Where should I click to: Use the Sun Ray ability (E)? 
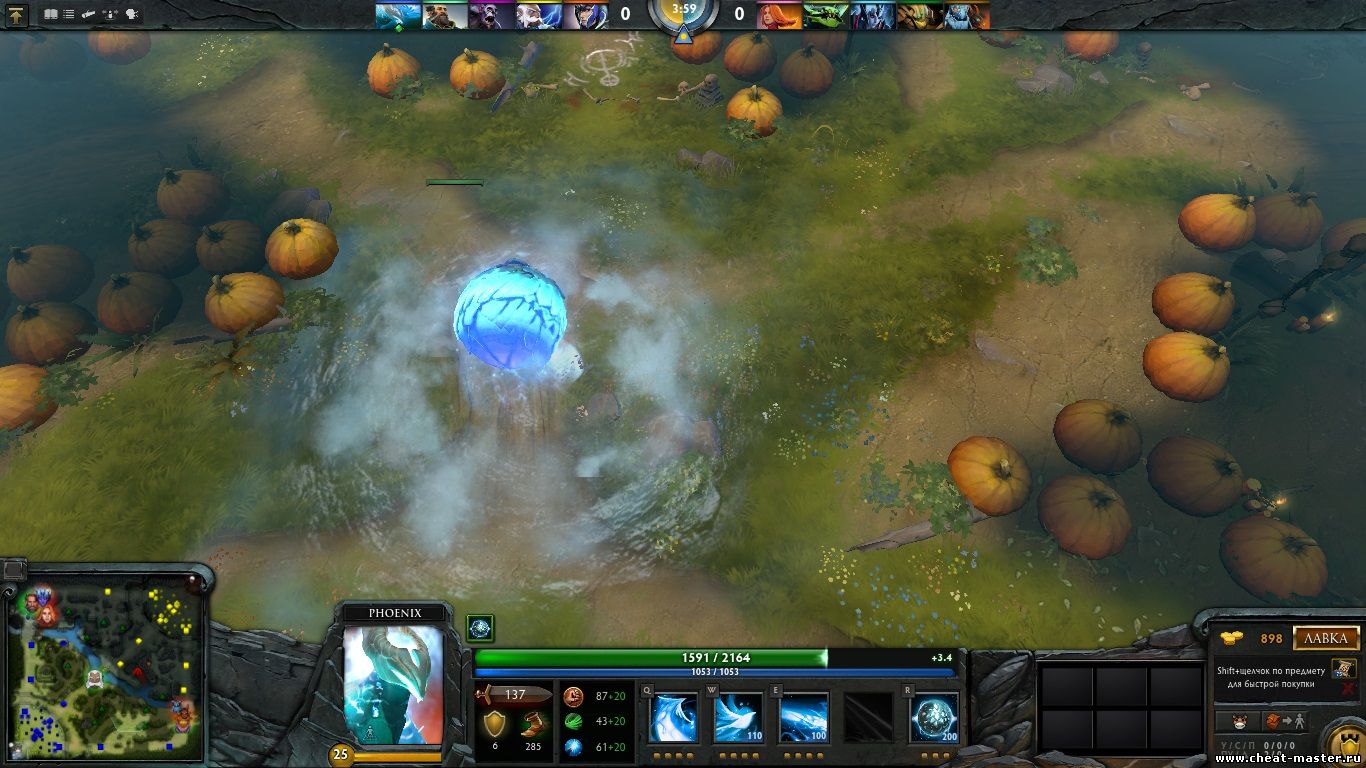[804, 718]
